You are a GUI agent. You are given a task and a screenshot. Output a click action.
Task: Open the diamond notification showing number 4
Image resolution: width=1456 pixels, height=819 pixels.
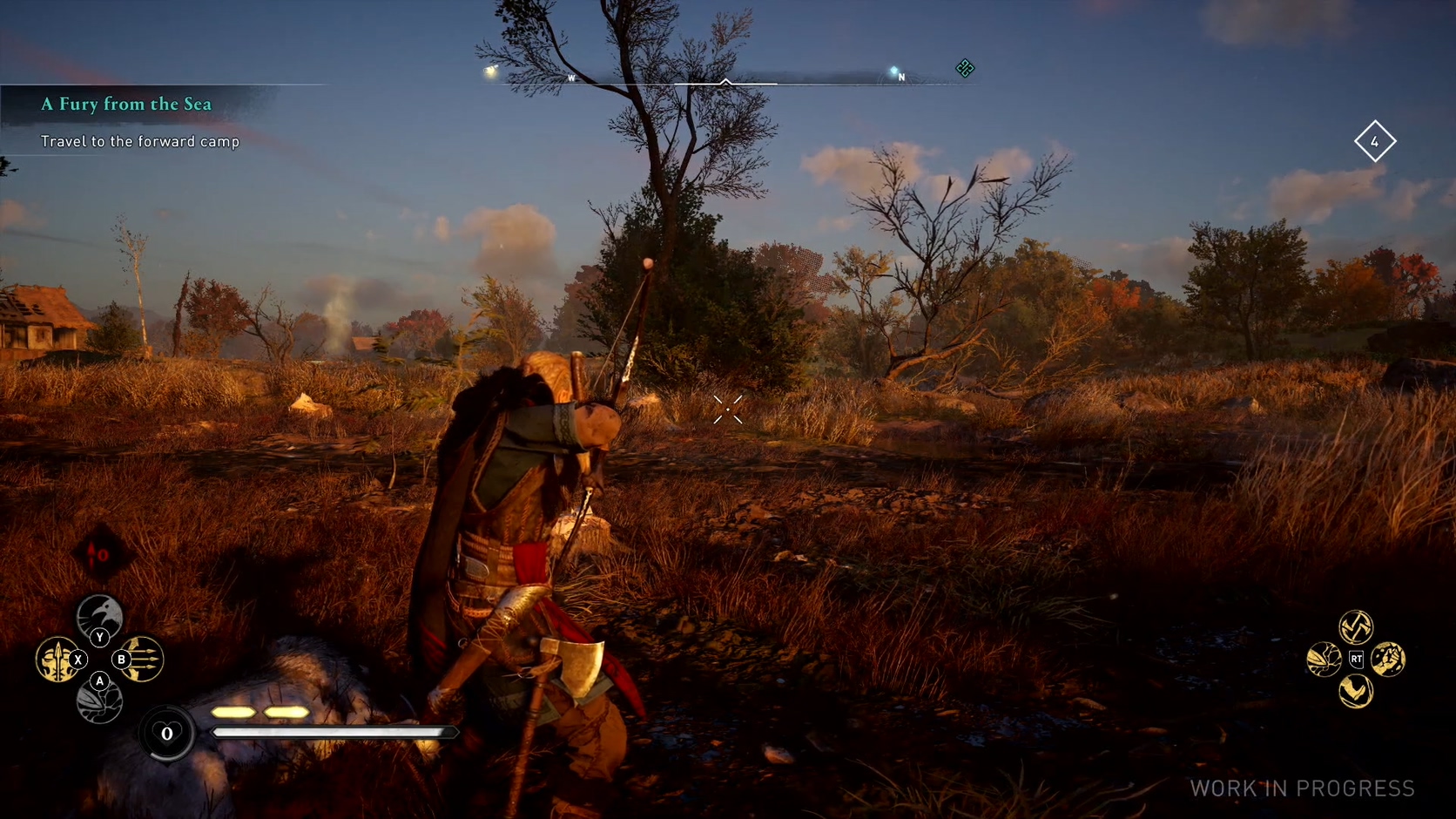[x=1375, y=141]
